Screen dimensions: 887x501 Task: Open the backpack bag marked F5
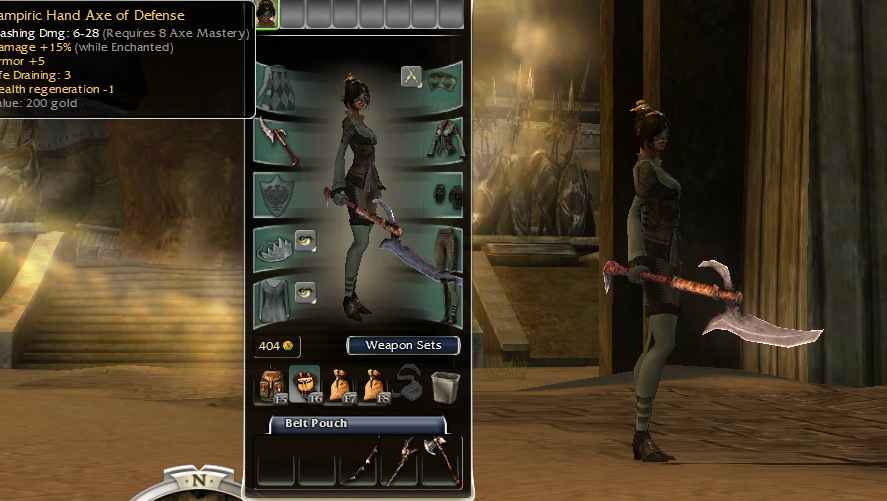click(x=271, y=385)
